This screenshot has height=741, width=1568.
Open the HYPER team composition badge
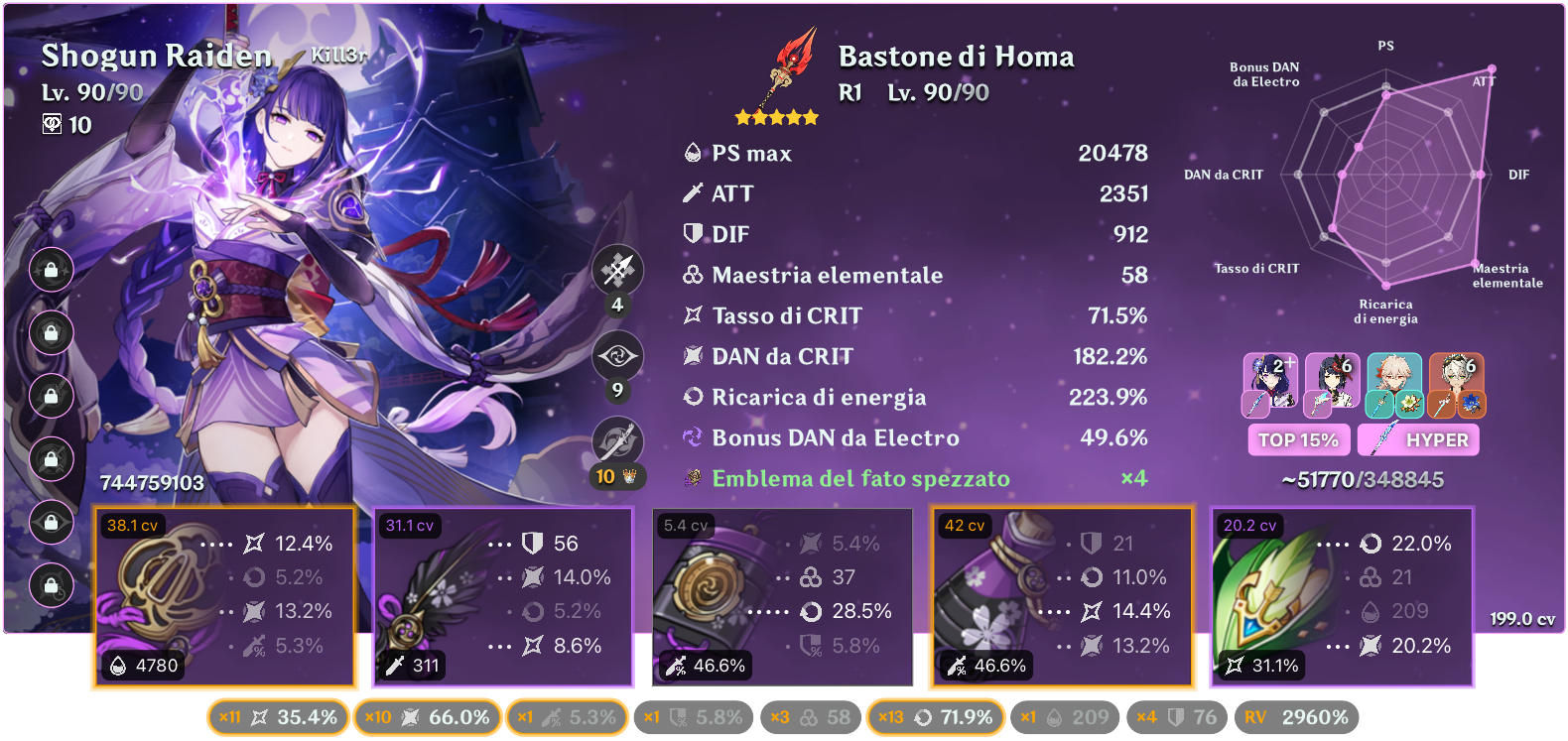1419,439
